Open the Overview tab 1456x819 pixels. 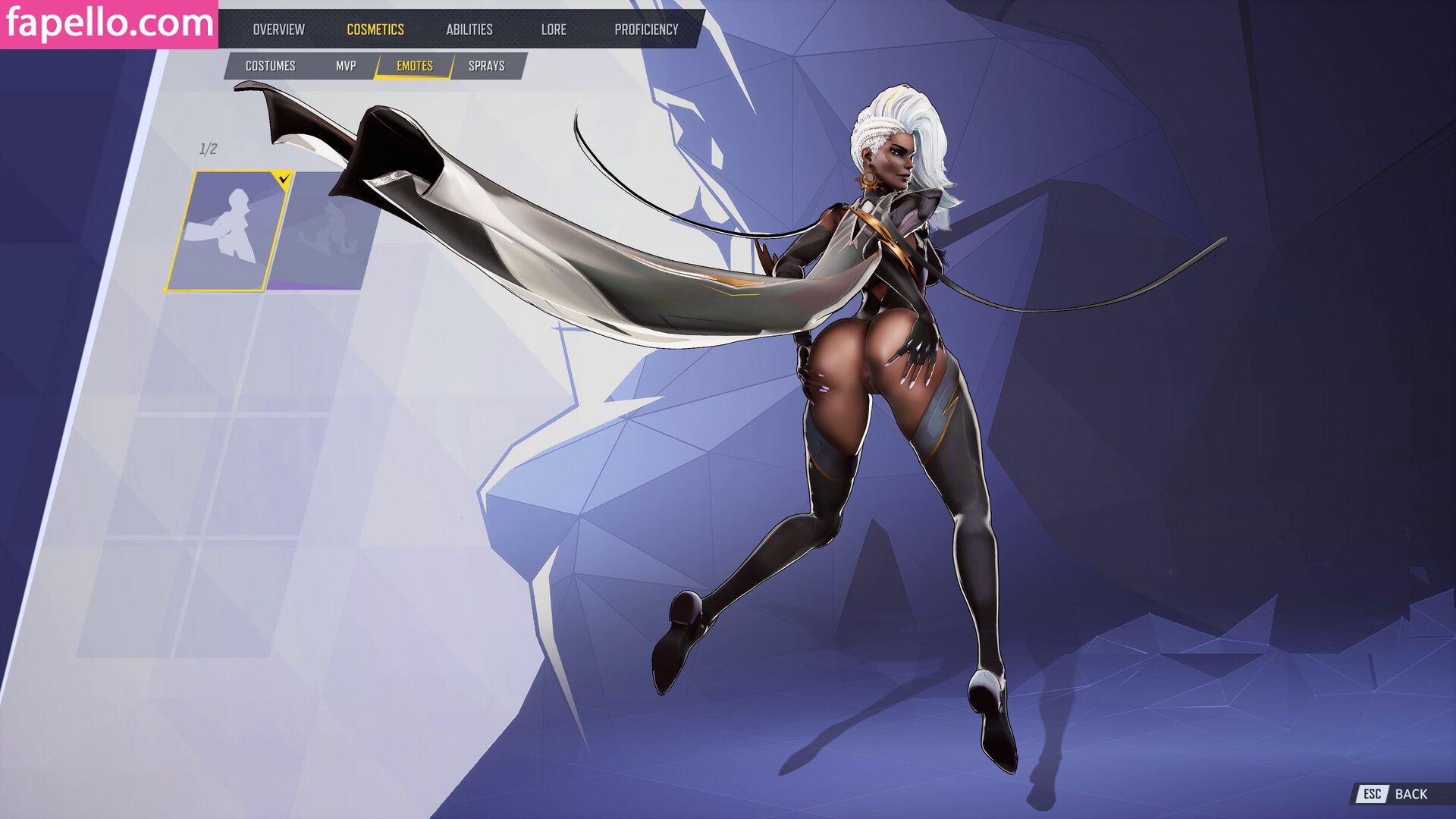click(x=278, y=30)
